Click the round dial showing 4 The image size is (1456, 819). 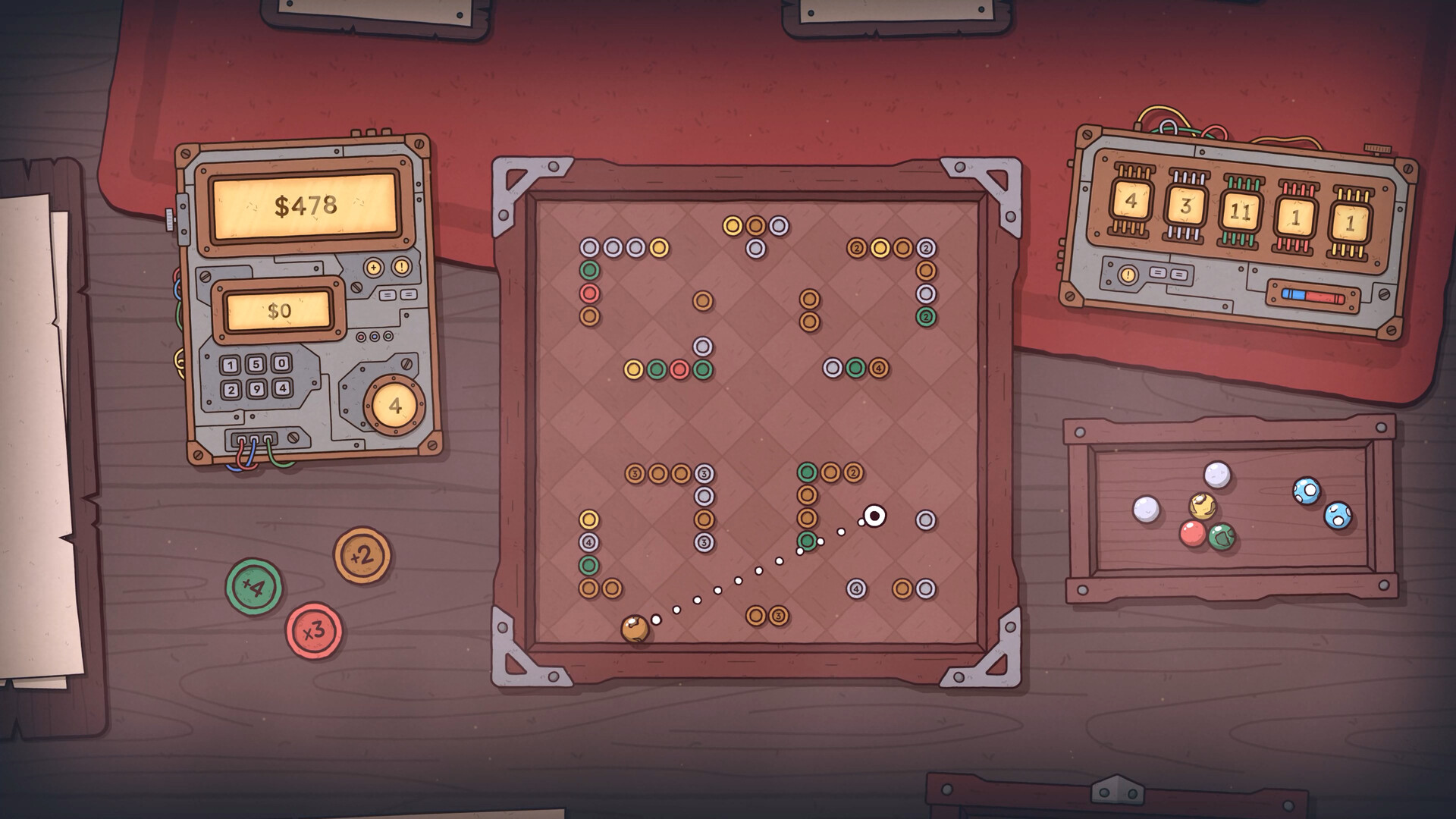(x=393, y=405)
